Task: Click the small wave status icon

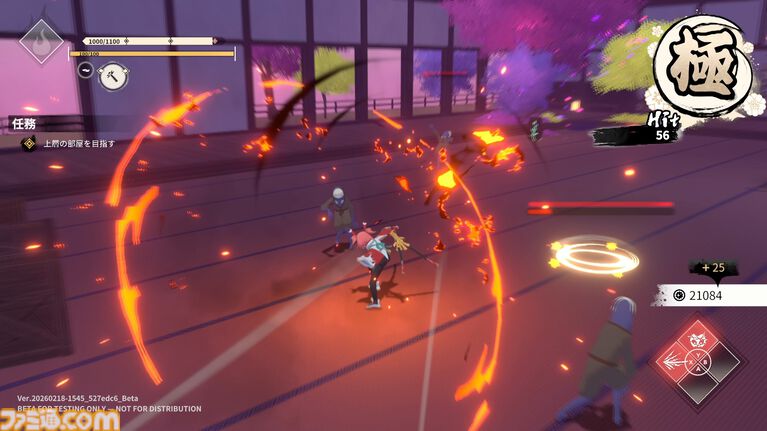Action: click(x=86, y=70)
